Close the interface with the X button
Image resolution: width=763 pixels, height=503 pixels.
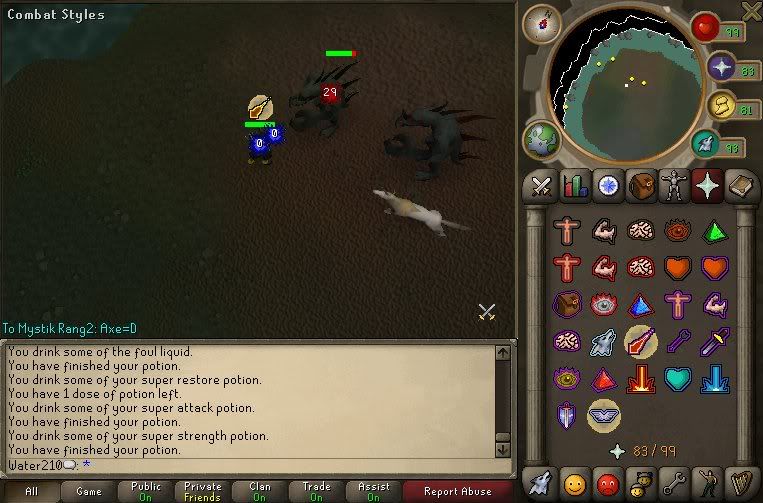(x=751, y=10)
